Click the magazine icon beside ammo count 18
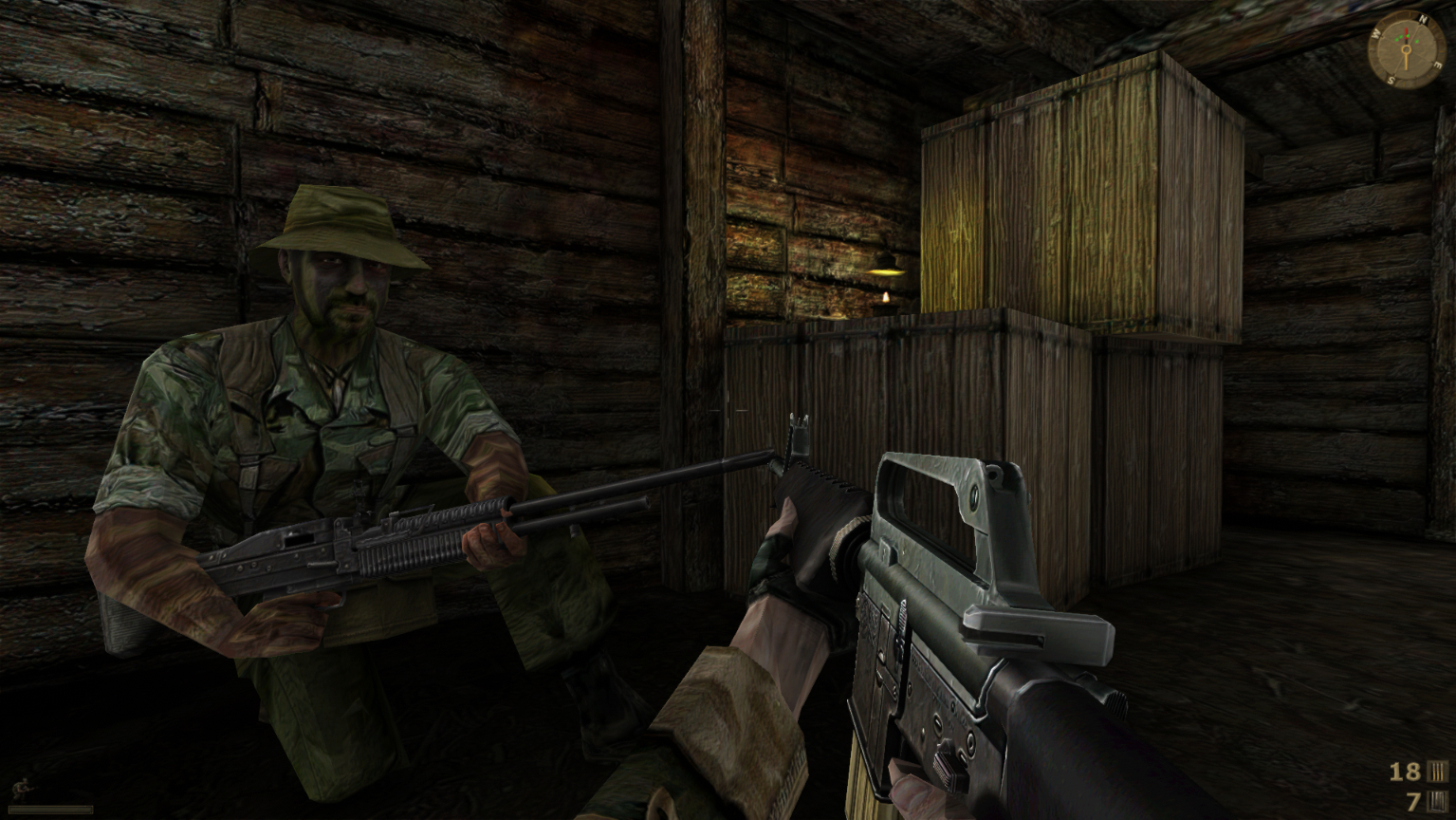The width and height of the screenshot is (1456, 820). tap(1438, 772)
